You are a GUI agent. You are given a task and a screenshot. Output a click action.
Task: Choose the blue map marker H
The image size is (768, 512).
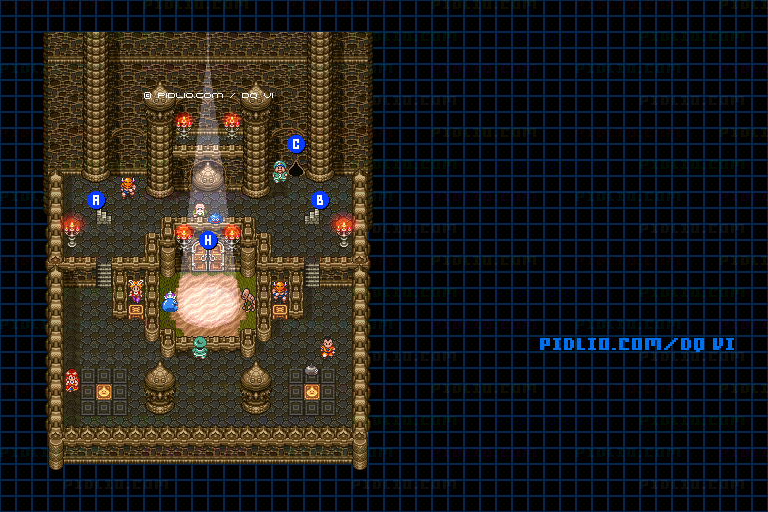(208, 240)
